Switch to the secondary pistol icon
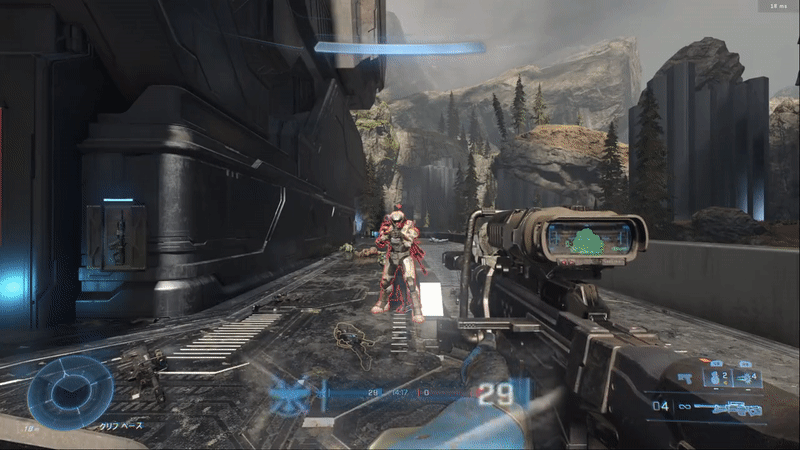This screenshot has height=450, width=800. 686,379
